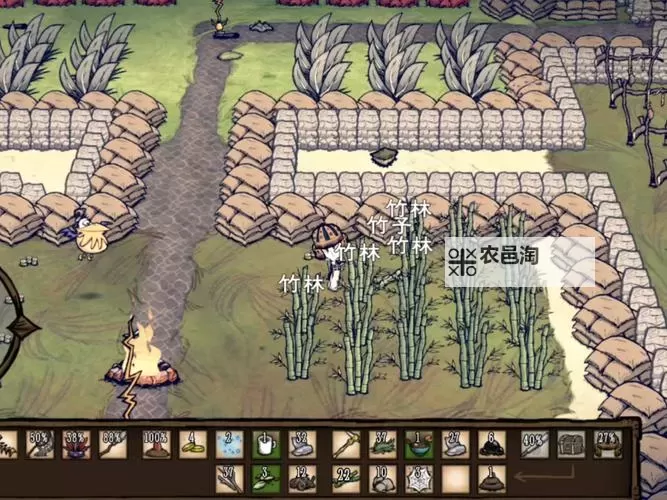Screen dimensions: 667x500
Task: Select the stack of 22 cut reeds
Action: point(345,478)
